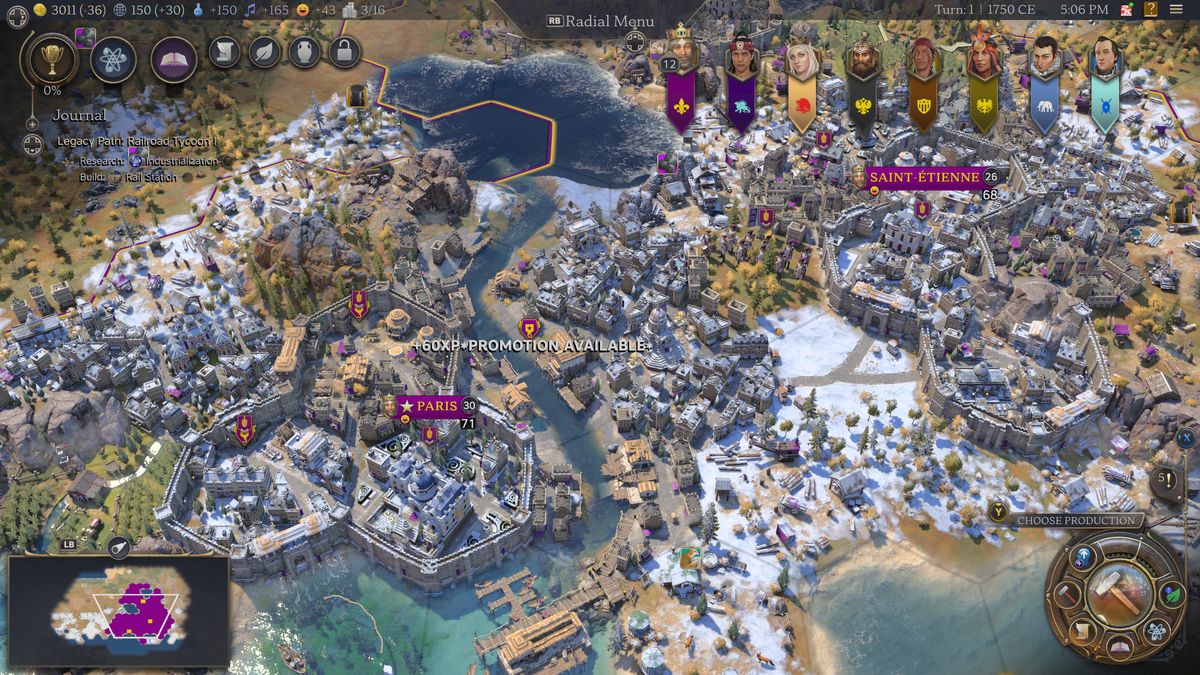Click the padlock unlocks icon

pyautogui.click(x=344, y=51)
